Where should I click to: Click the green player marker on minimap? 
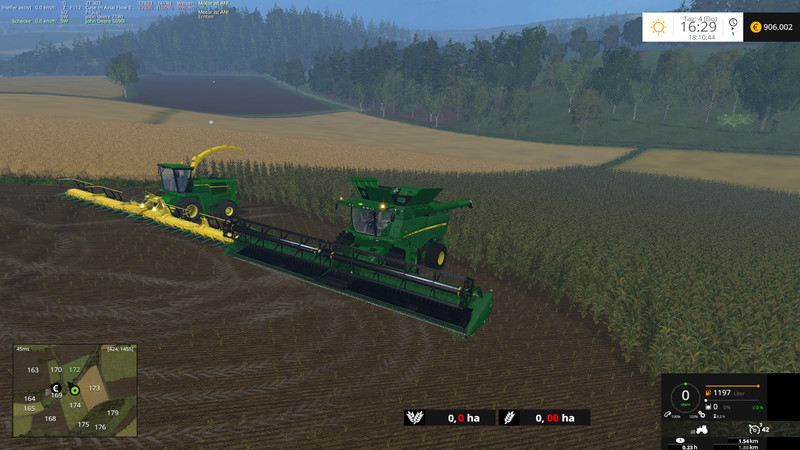[x=74, y=389]
